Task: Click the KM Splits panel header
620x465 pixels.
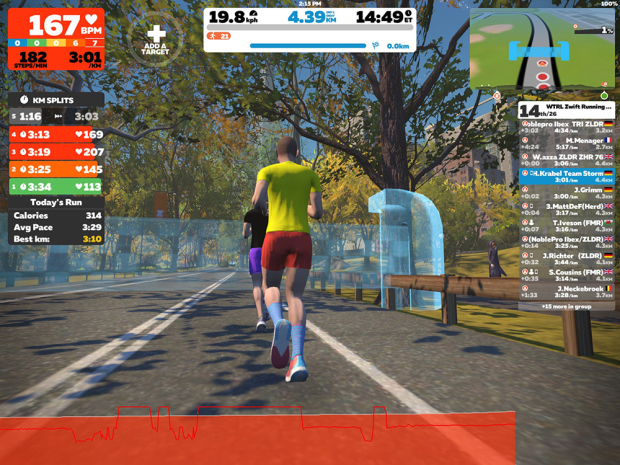Action: [x=56, y=100]
